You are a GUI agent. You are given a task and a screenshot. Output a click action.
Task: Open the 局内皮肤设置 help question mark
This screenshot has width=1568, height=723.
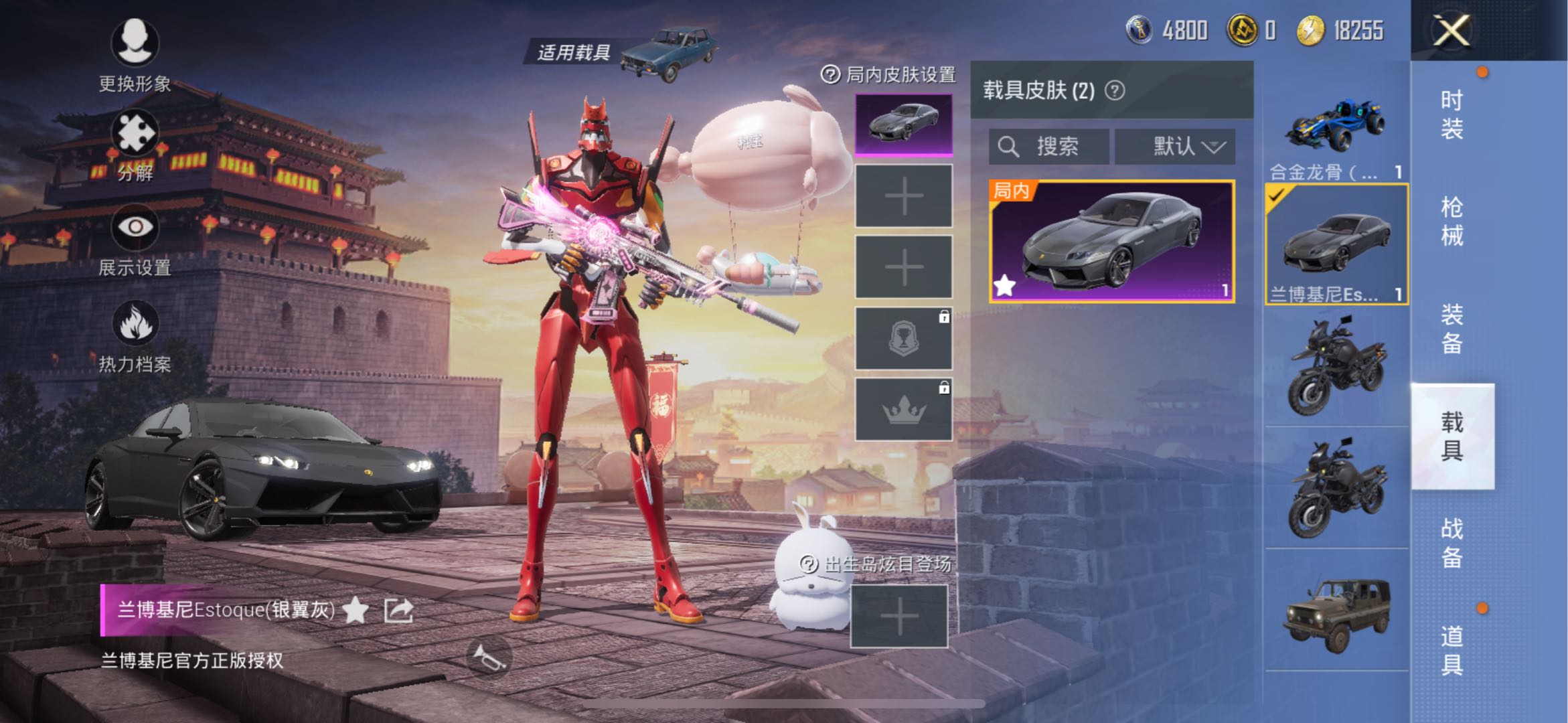pos(830,75)
